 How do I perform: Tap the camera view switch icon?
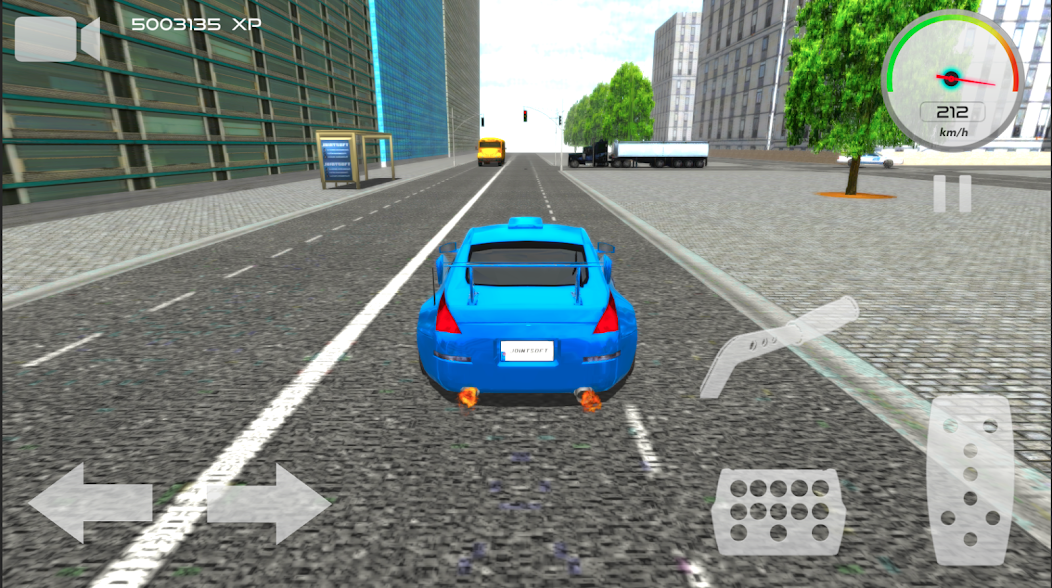point(56,39)
